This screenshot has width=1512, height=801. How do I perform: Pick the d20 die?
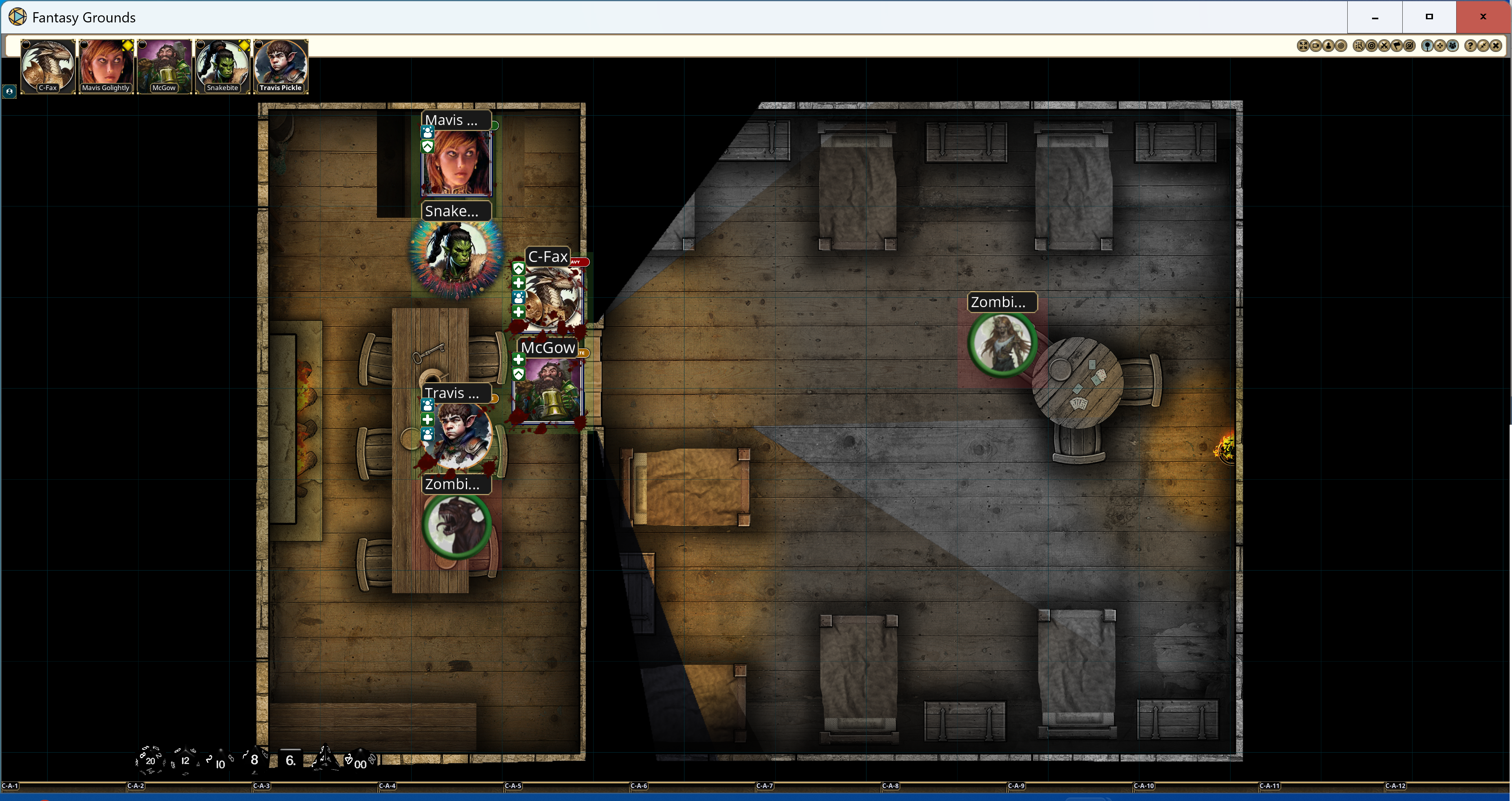[150, 760]
